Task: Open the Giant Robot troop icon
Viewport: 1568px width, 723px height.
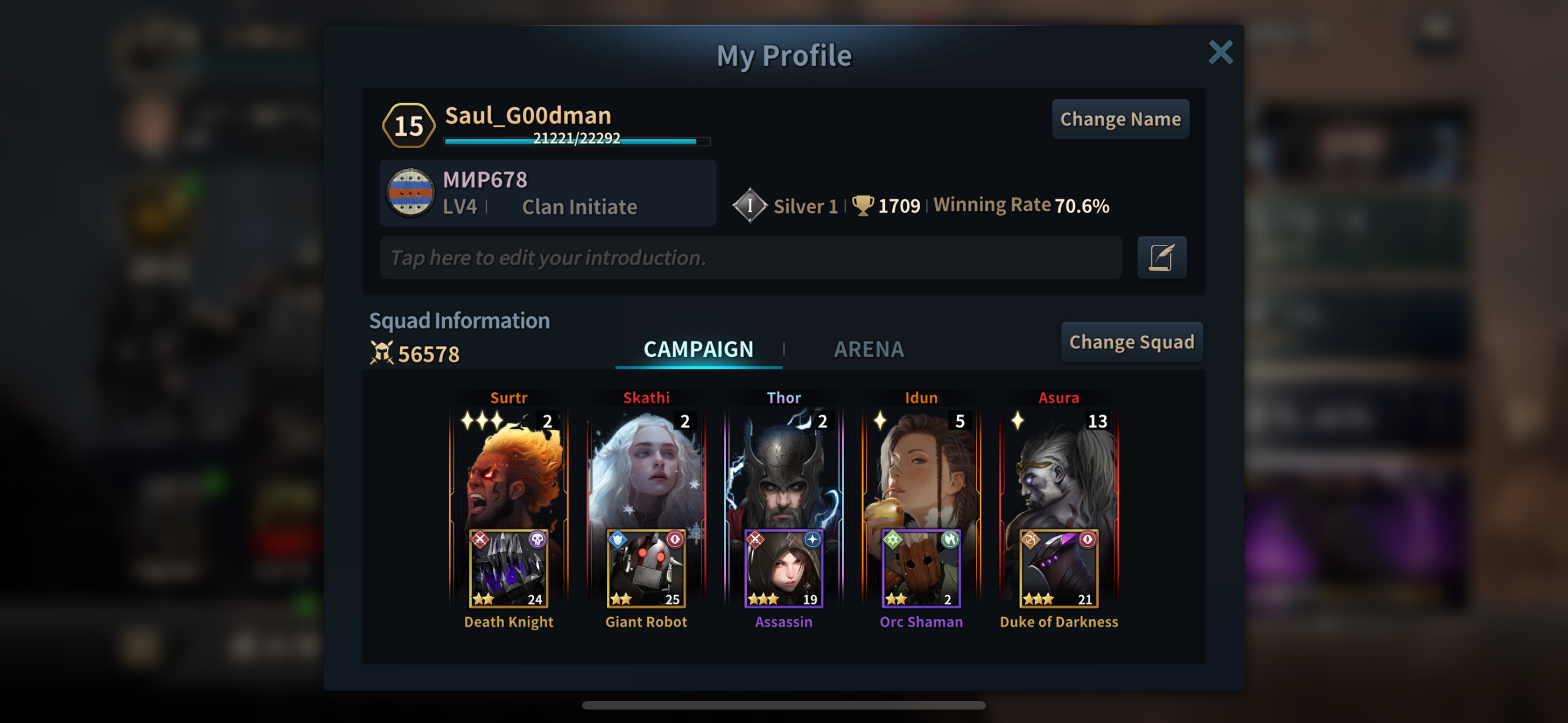Action: [646, 568]
